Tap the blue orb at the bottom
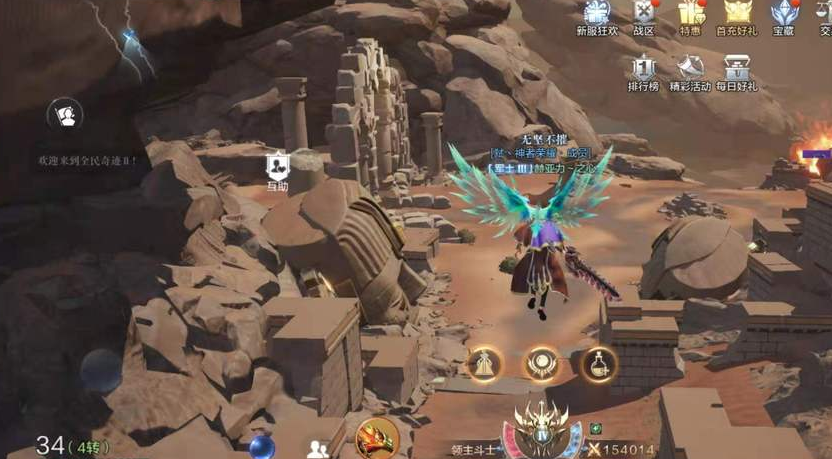The image size is (832, 459). coord(262,446)
